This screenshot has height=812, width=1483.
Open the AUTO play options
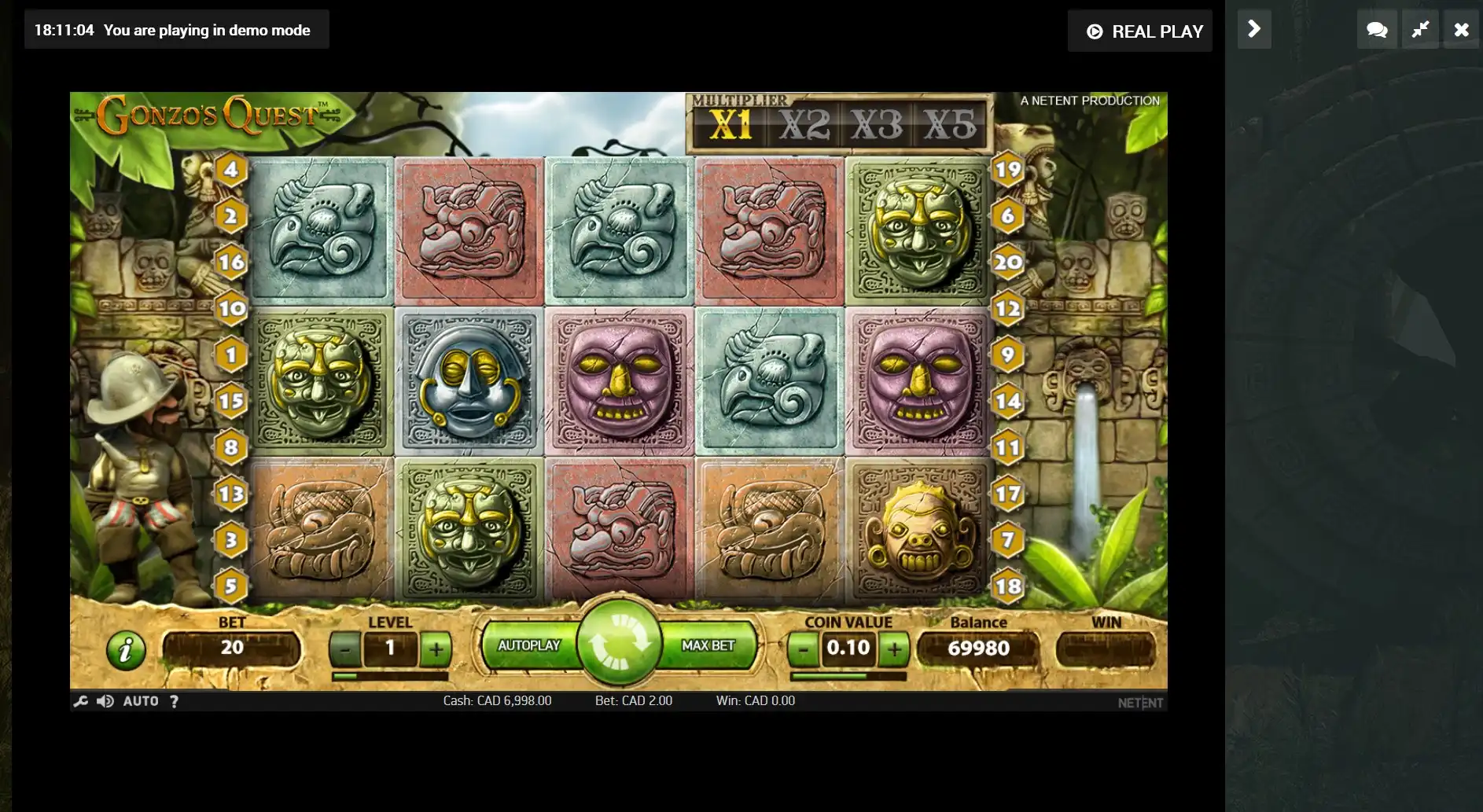pos(141,701)
